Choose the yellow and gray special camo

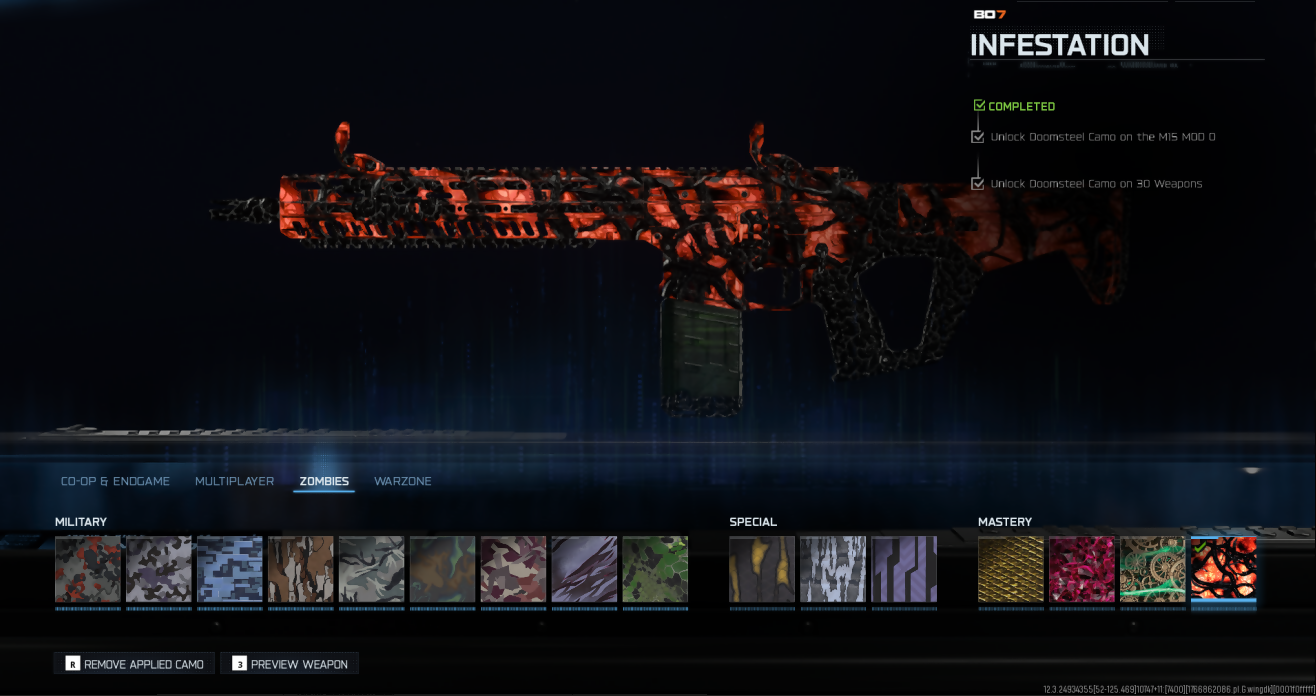(762, 569)
